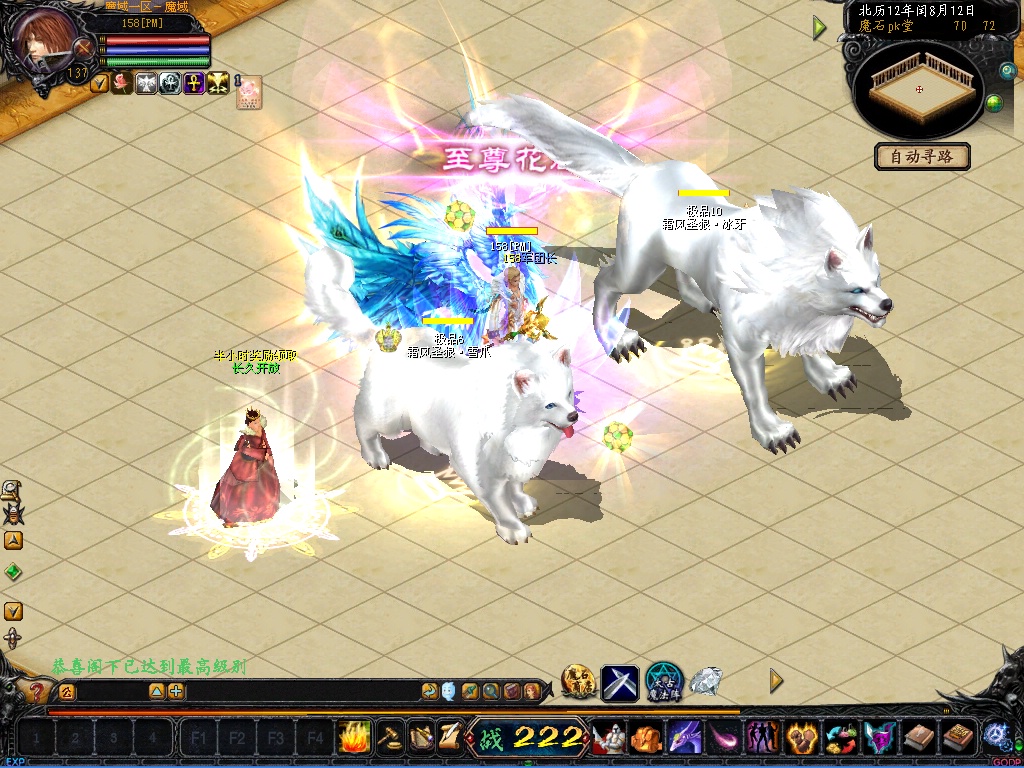Image resolution: width=1024 pixels, height=768 pixels.
Task: Click the magnifier icon beside the minimap
Action: [x=1007, y=71]
